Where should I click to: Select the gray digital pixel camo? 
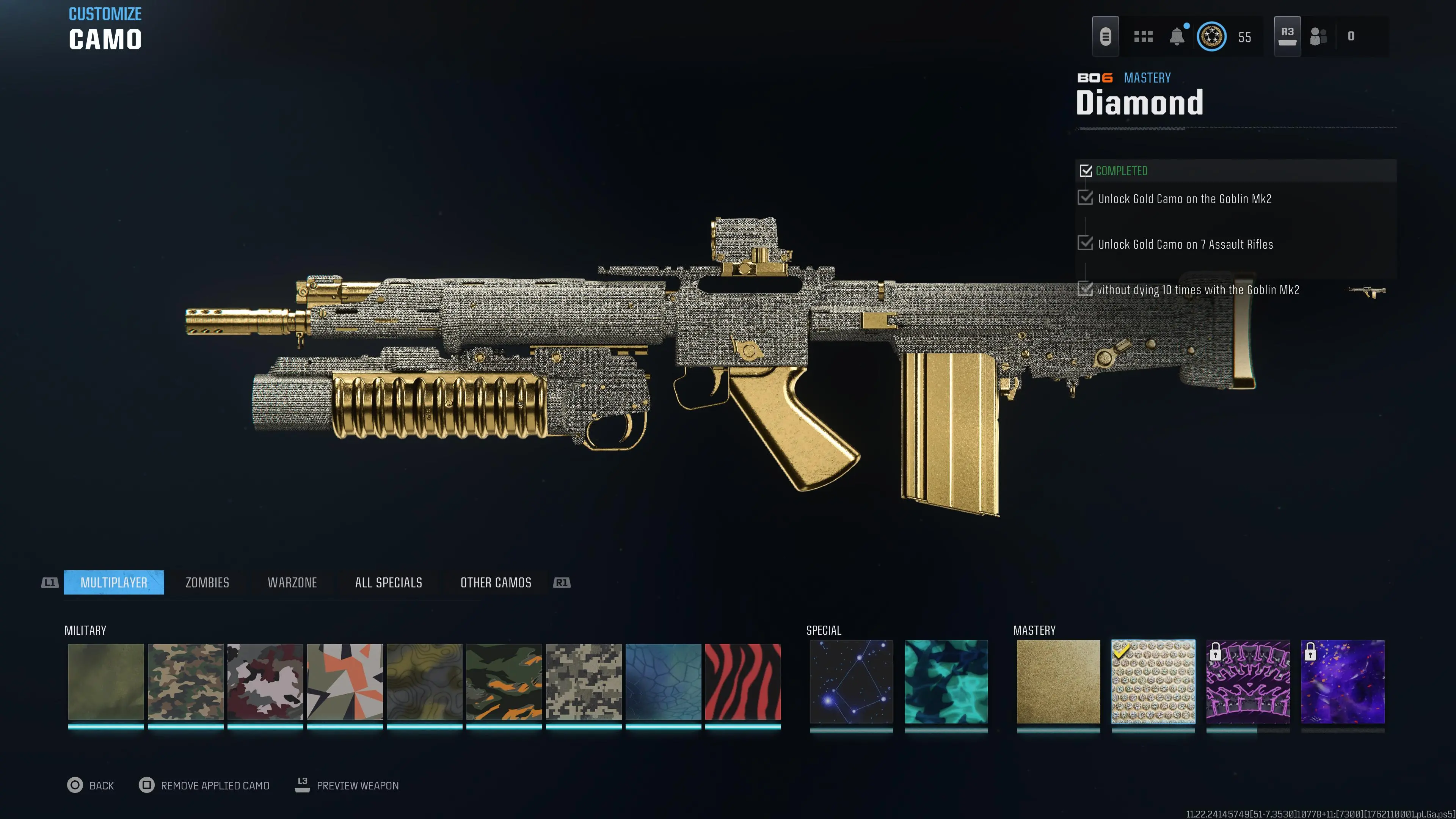(583, 681)
